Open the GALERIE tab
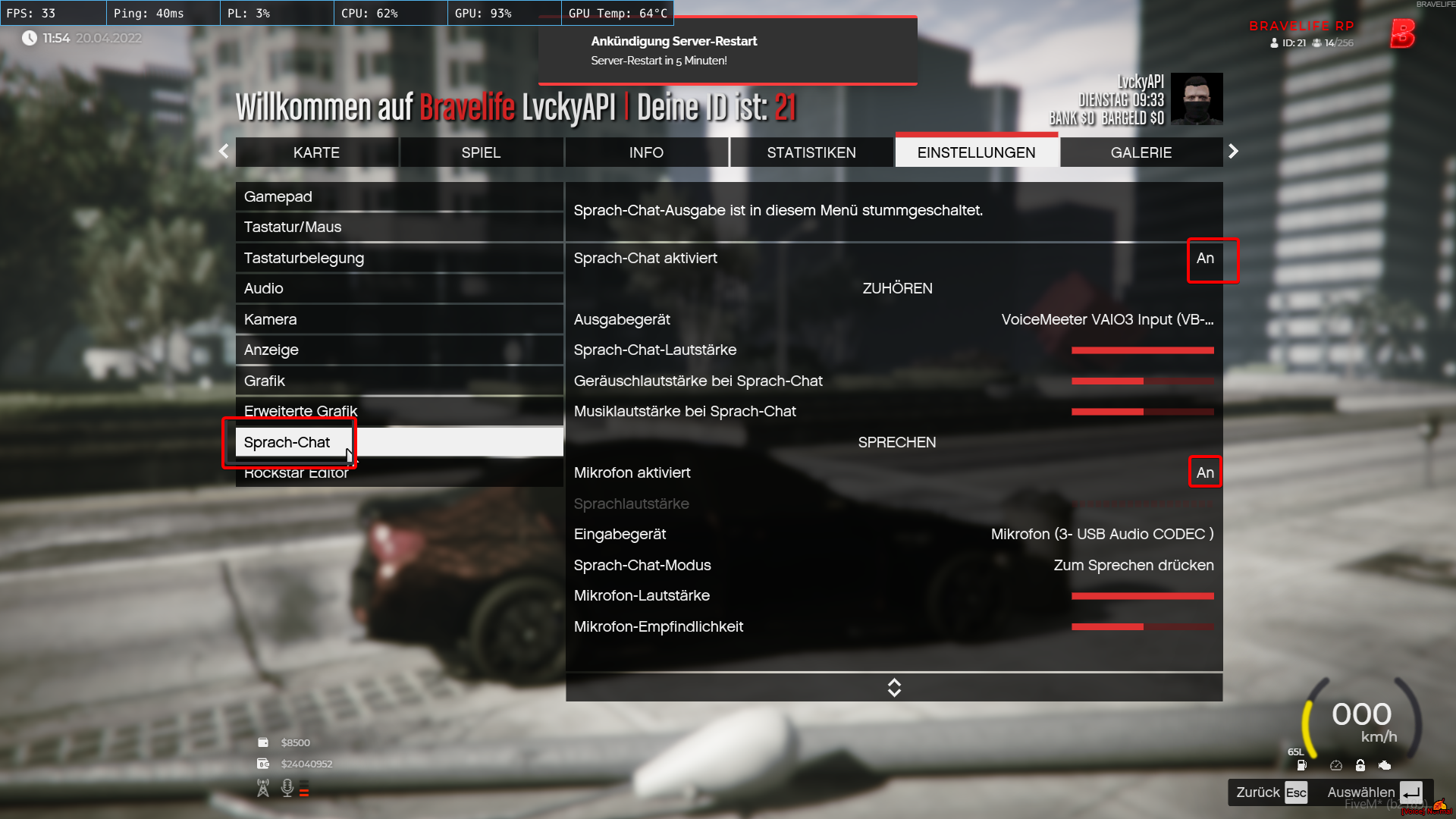This screenshot has height=819, width=1456. point(1141,152)
